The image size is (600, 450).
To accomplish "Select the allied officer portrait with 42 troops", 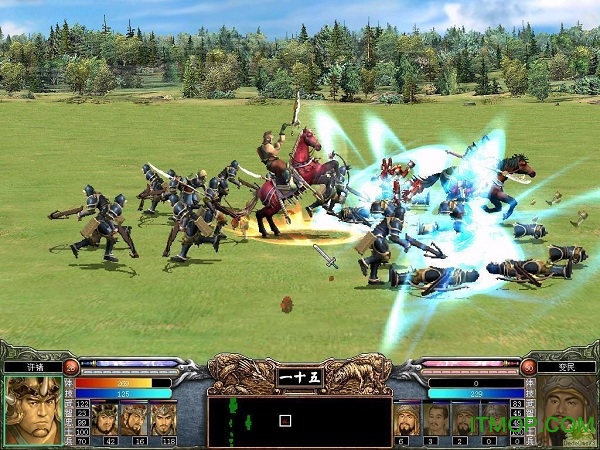I will tap(105, 417).
